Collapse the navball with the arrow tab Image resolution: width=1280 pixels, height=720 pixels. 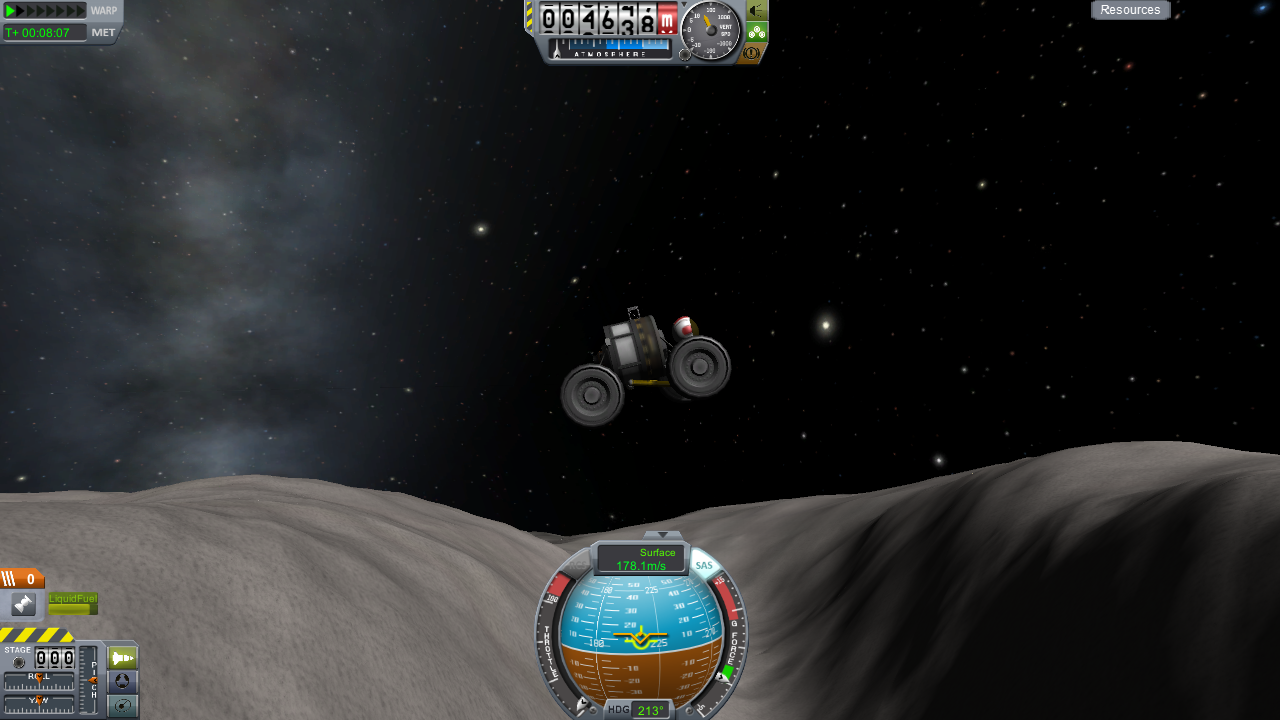point(662,535)
